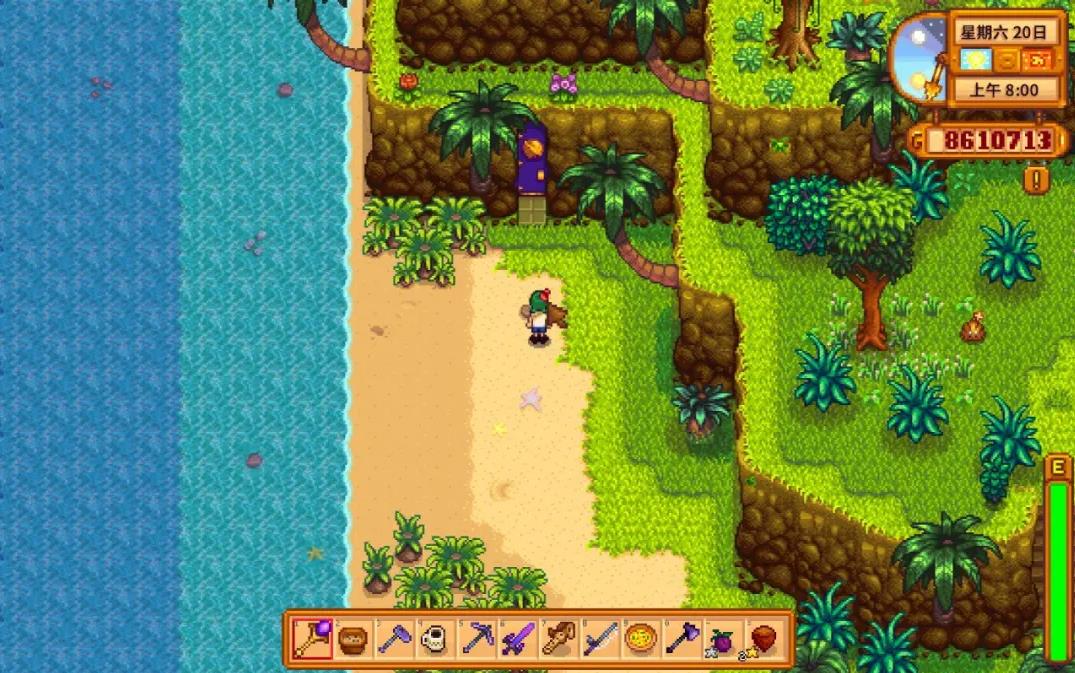
Task: Select the purple-orb scepter in the hotbar
Action: [x=311, y=639]
